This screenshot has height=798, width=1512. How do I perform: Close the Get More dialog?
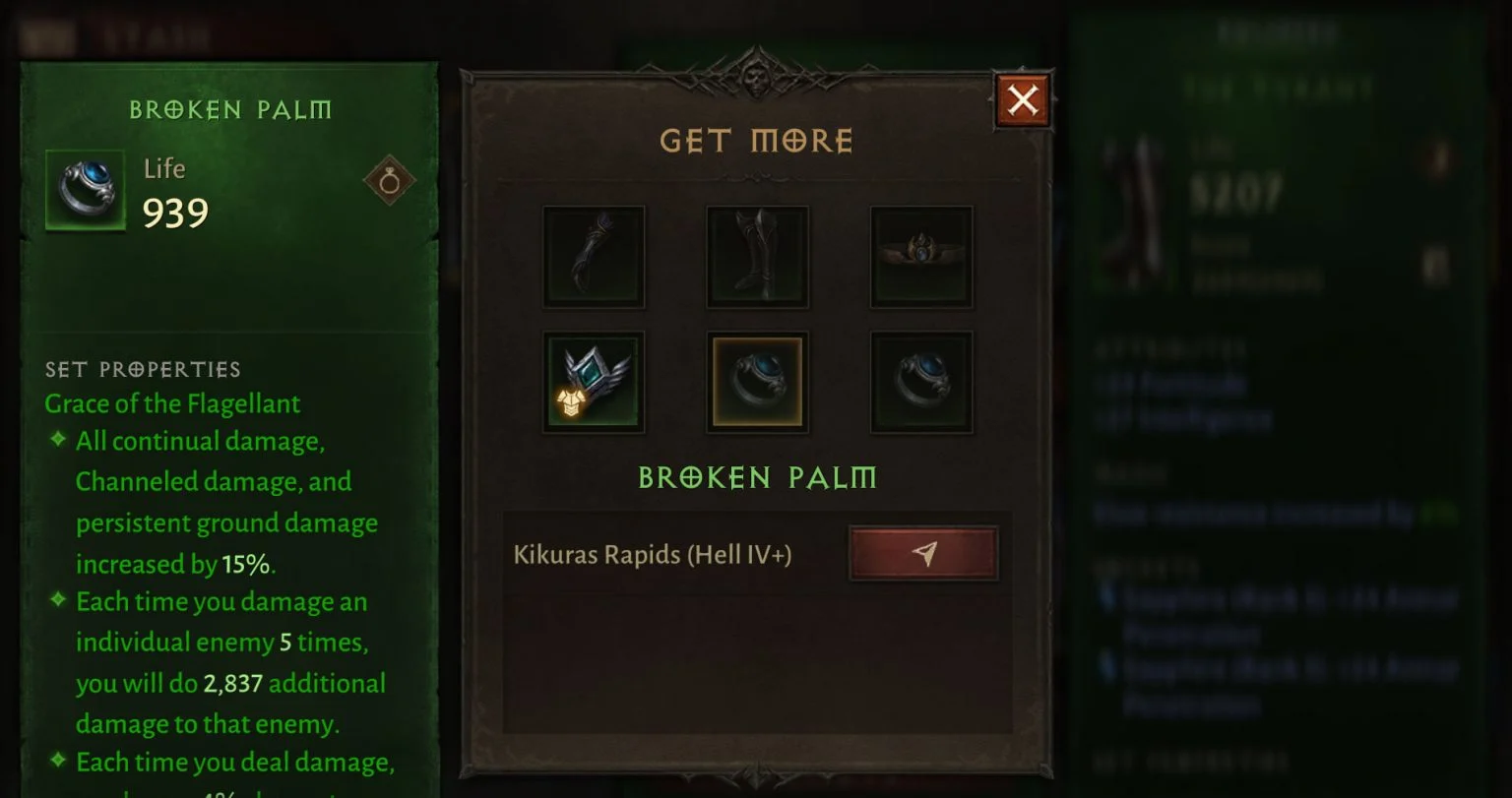[x=1022, y=101]
